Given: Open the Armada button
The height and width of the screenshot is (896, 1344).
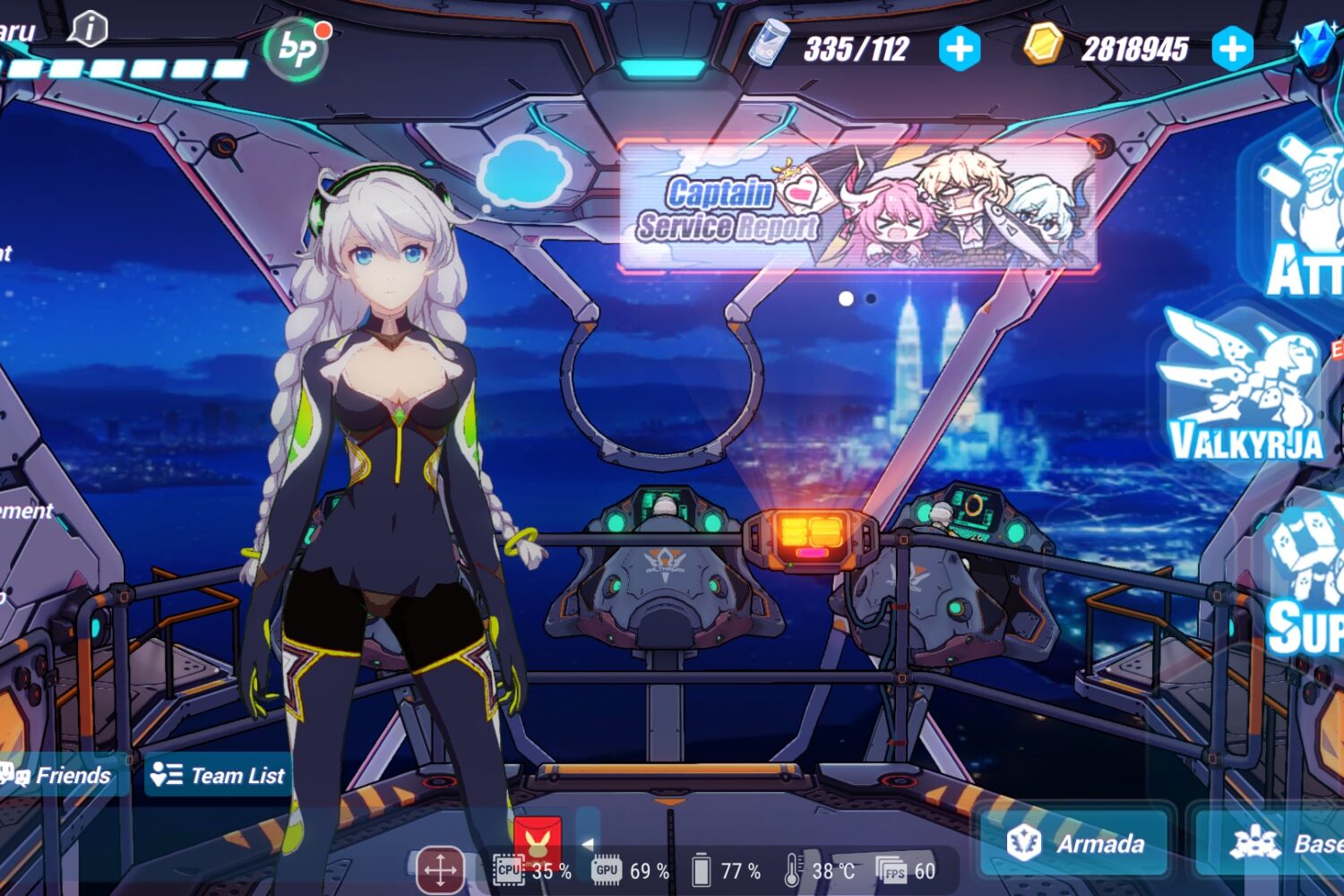Looking at the screenshot, I should click(1075, 843).
